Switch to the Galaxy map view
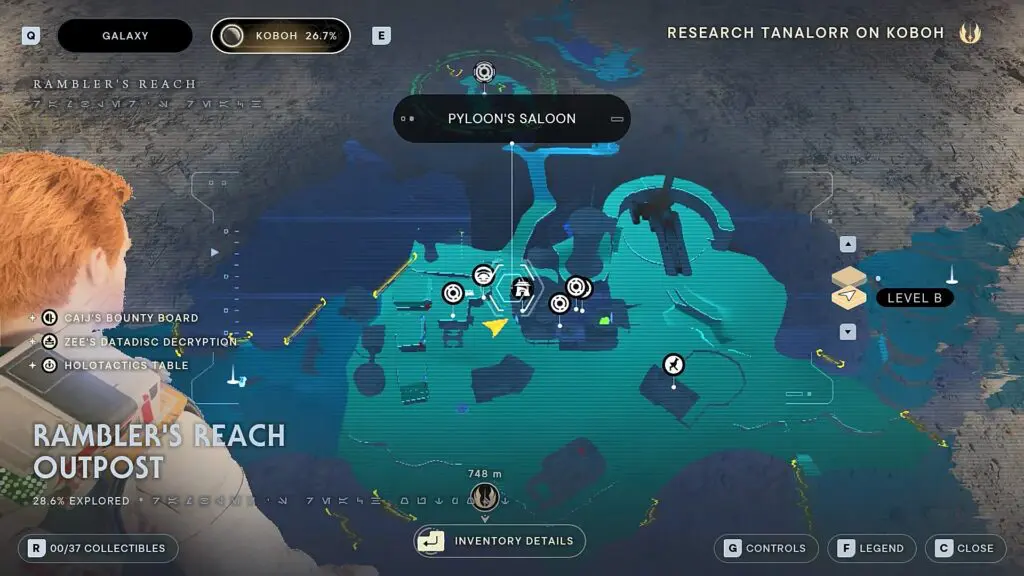The width and height of the screenshot is (1024, 576). (125, 36)
